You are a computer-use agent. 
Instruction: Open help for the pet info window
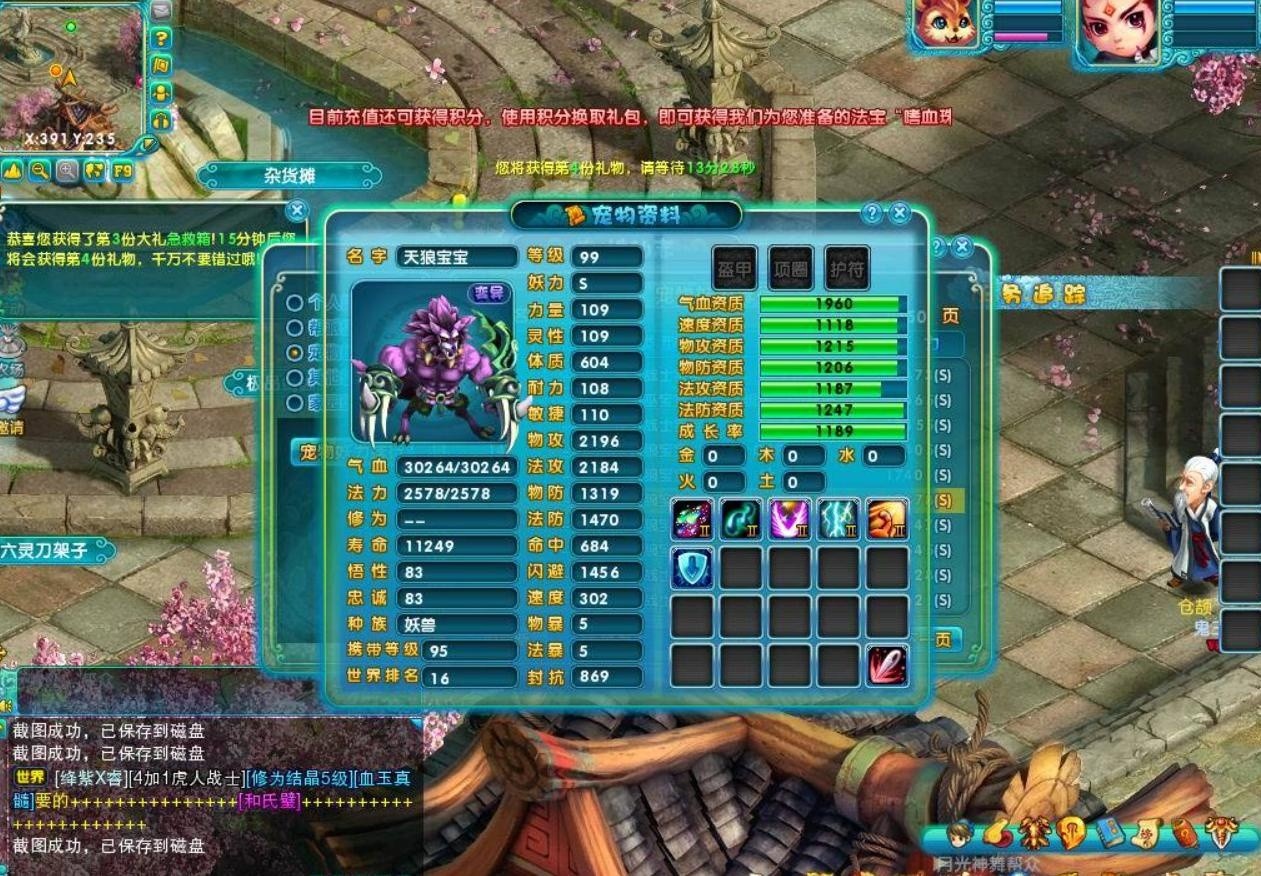tap(873, 213)
